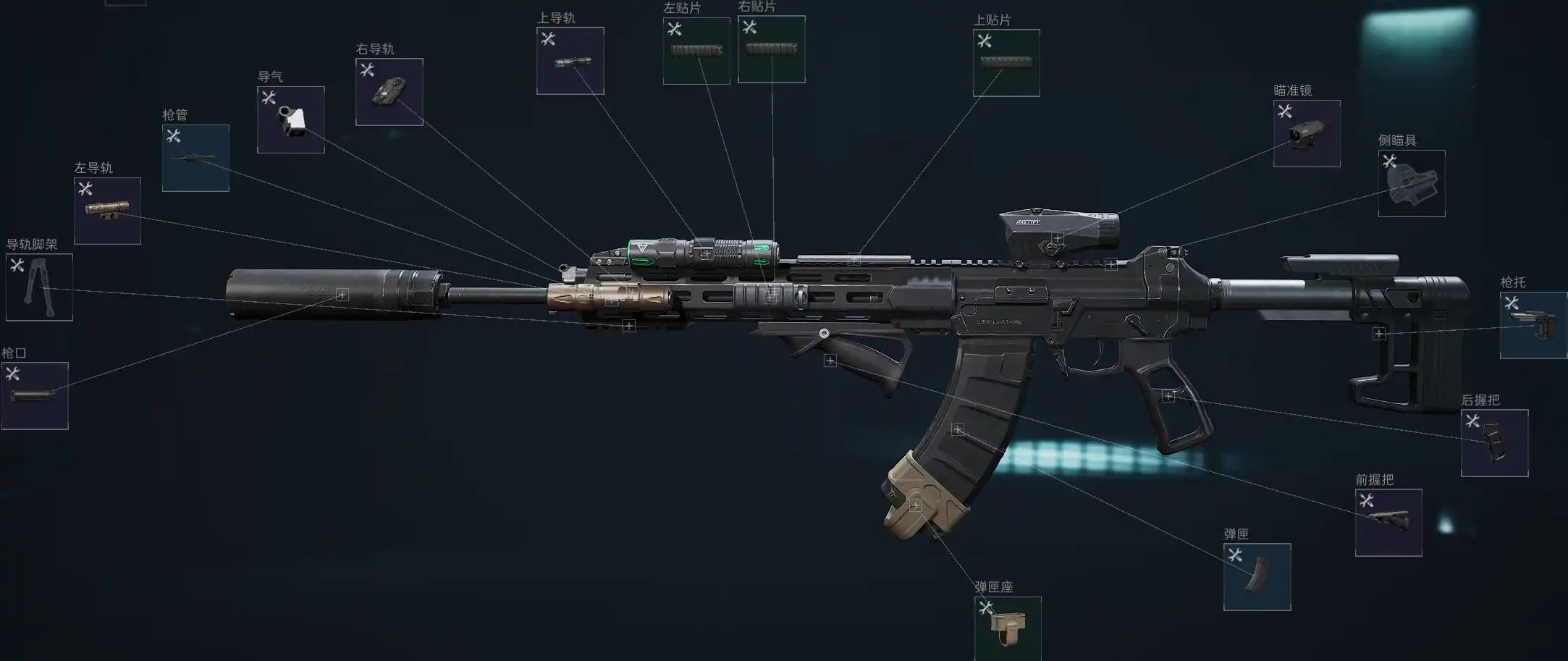Open the 导轨脚架 bipod attachment slot
1568x661 pixels.
39,287
